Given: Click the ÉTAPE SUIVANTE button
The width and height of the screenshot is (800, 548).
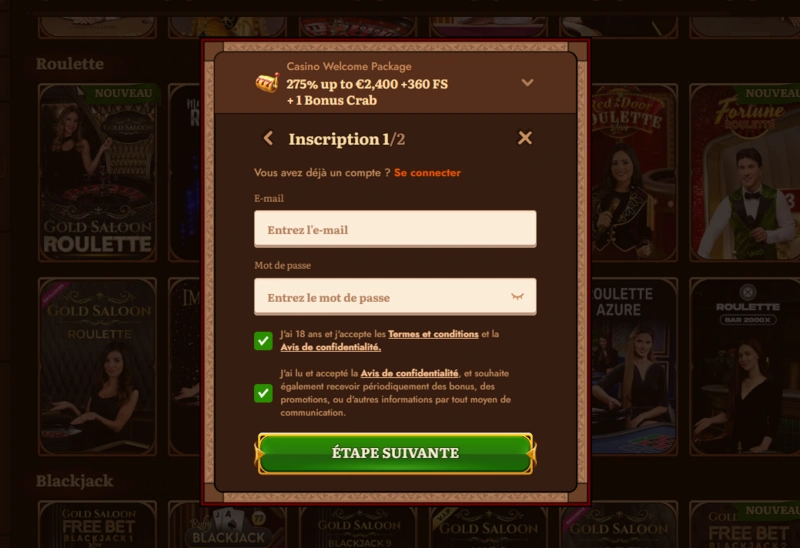Looking at the screenshot, I should pos(395,453).
